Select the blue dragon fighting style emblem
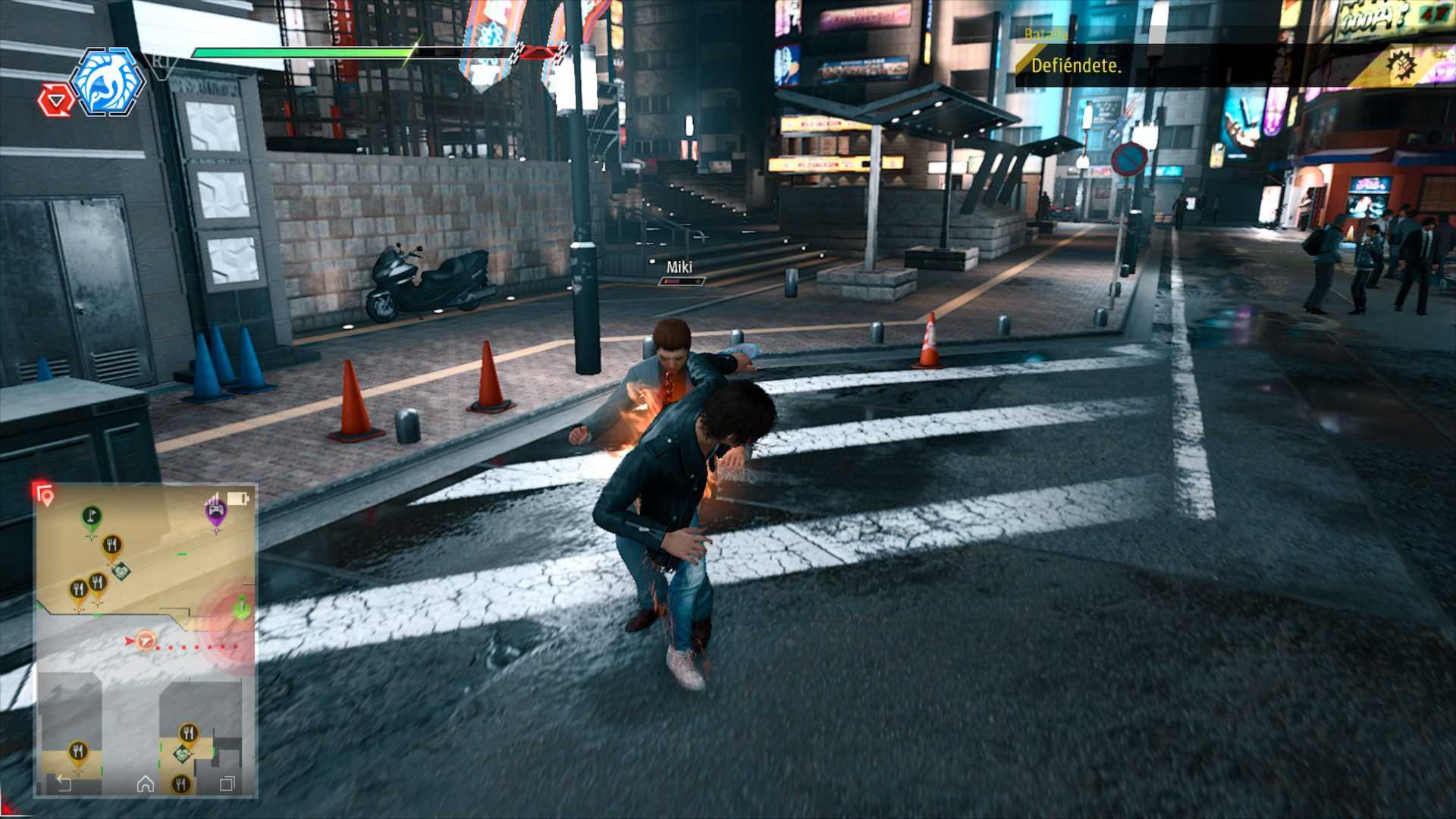 (107, 82)
